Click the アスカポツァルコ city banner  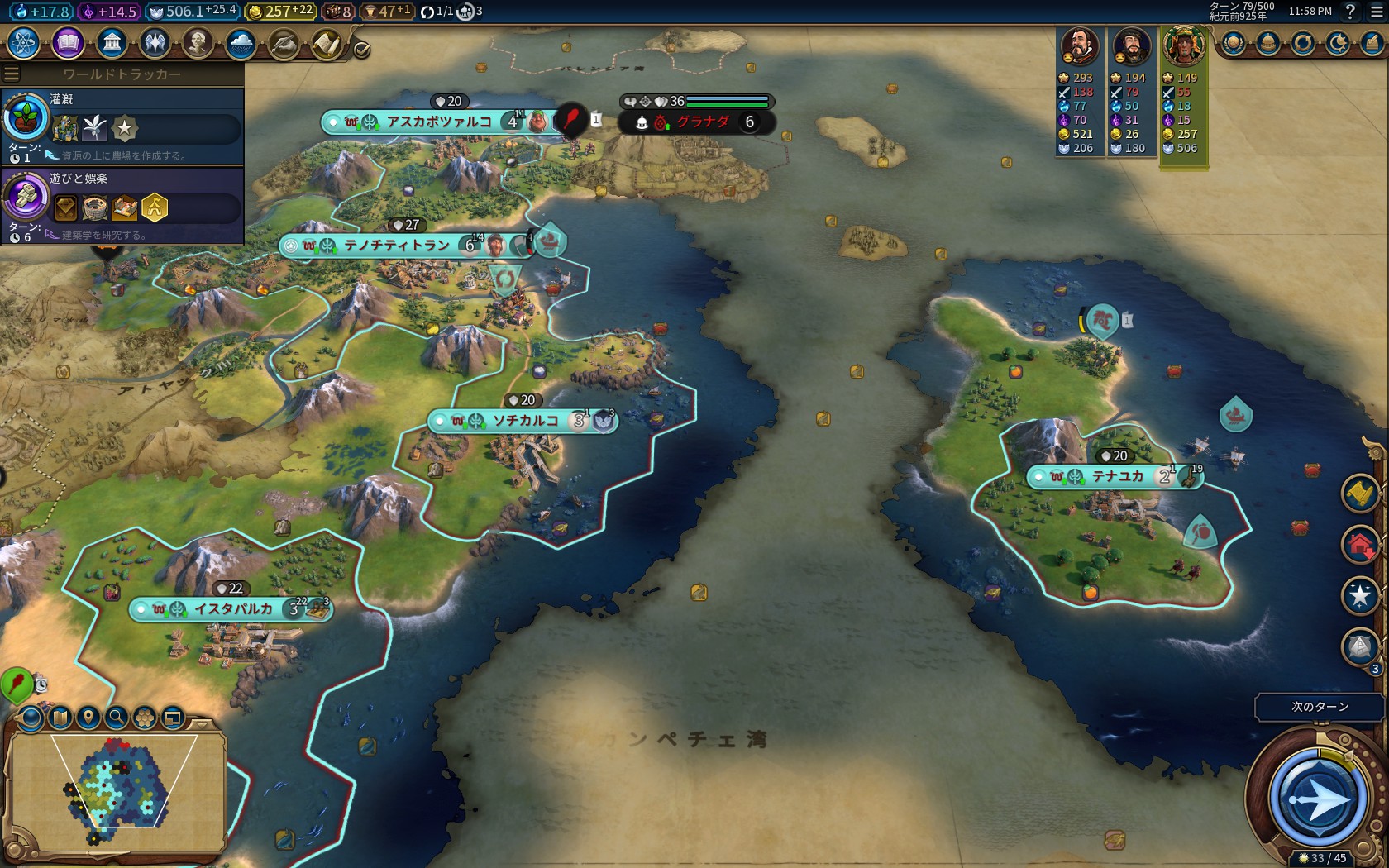(438, 122)
